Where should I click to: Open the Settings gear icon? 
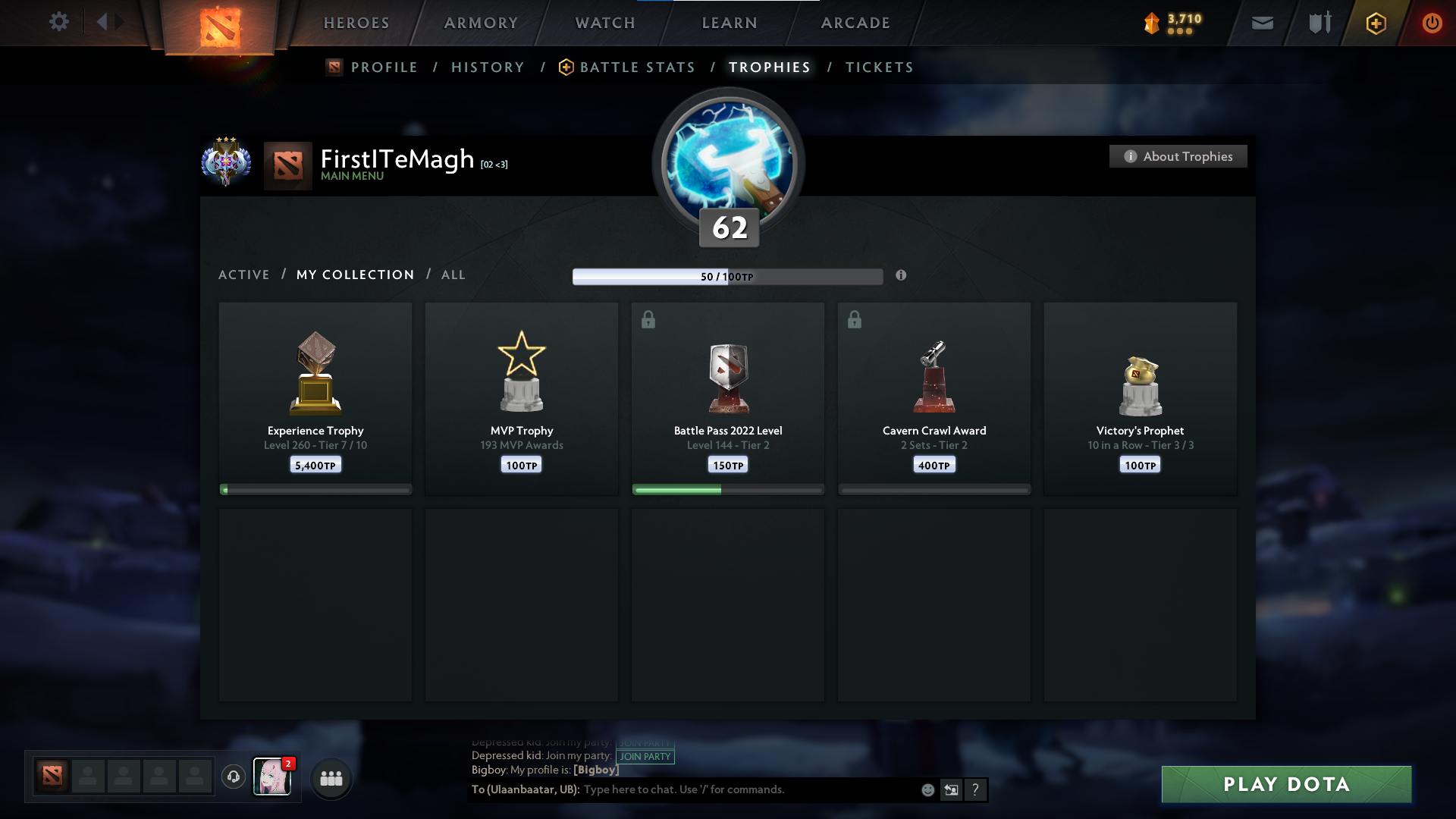[59, 22]
